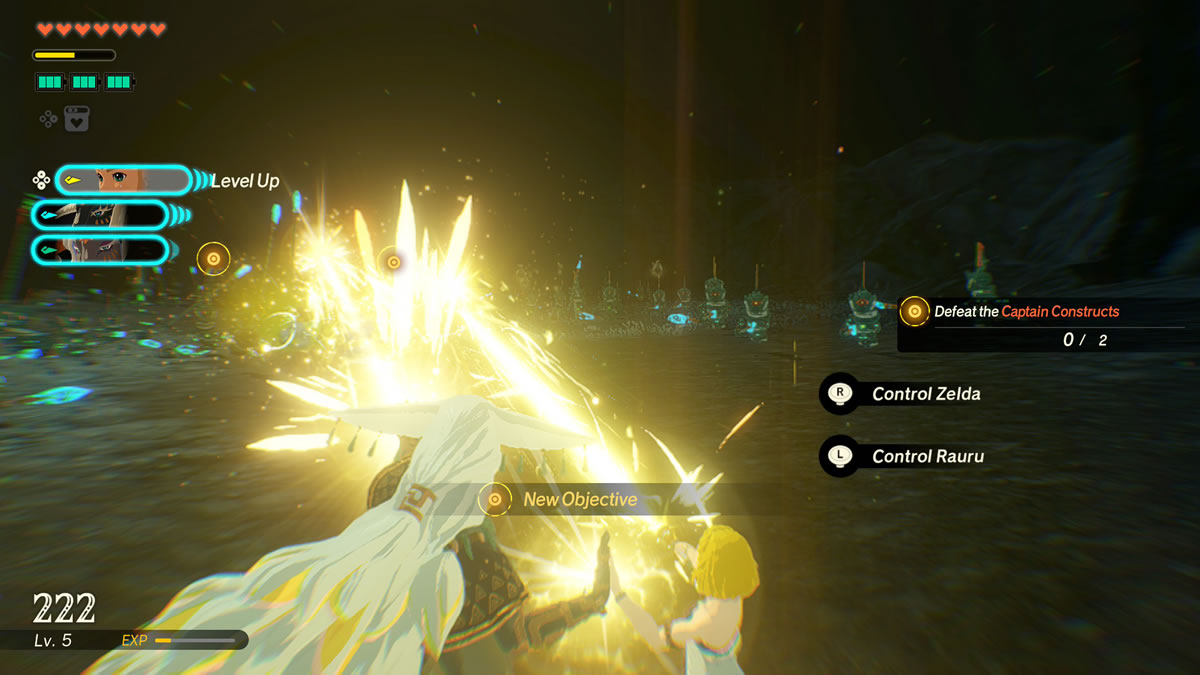Image resolution: width=1200 pixels, height=675 pixels.
Task: Switch to Rauru's portrait gauge
Action: click(x=100, y=215)
